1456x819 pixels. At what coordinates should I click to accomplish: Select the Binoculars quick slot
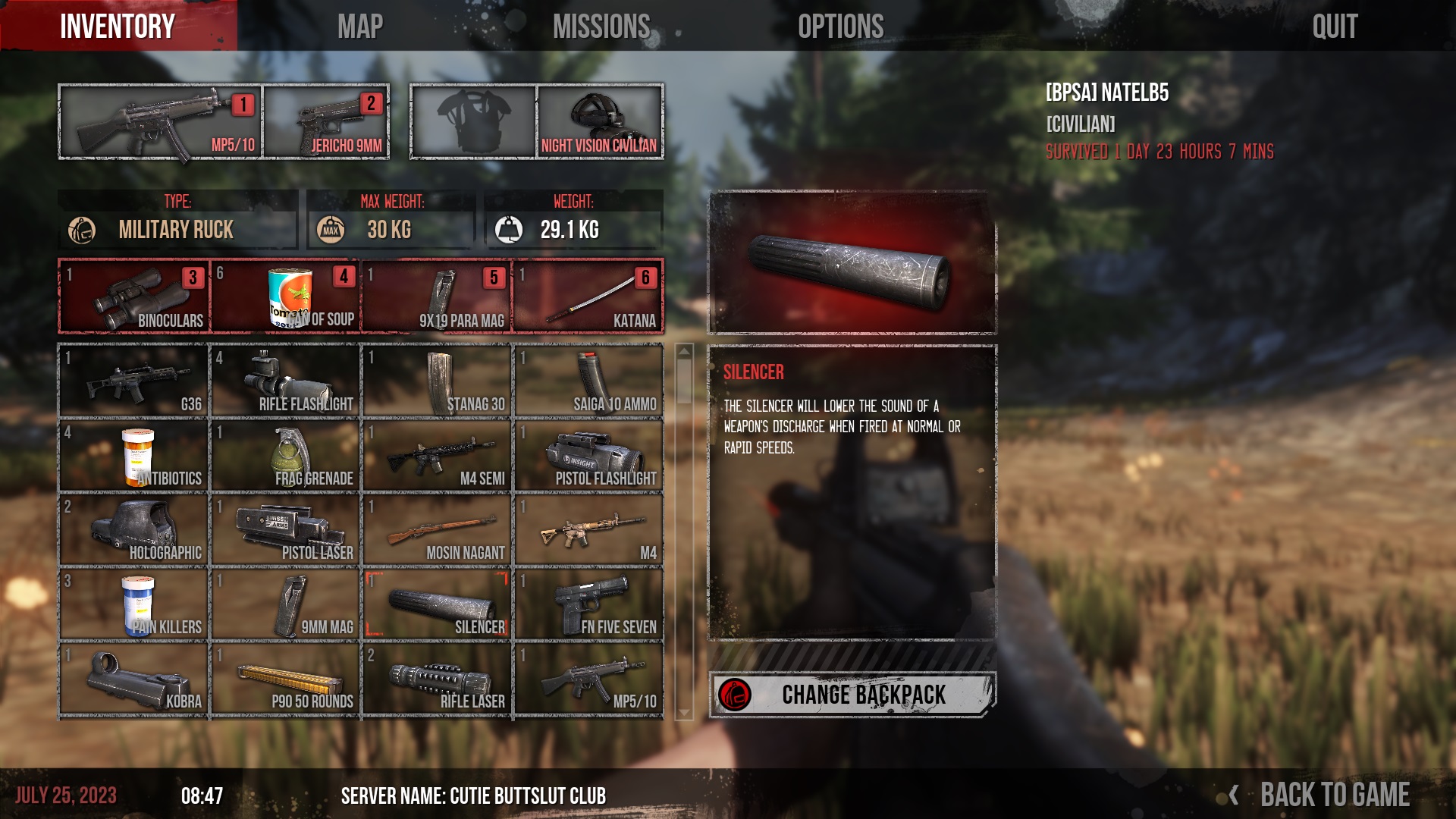click(x=134, y=297)
